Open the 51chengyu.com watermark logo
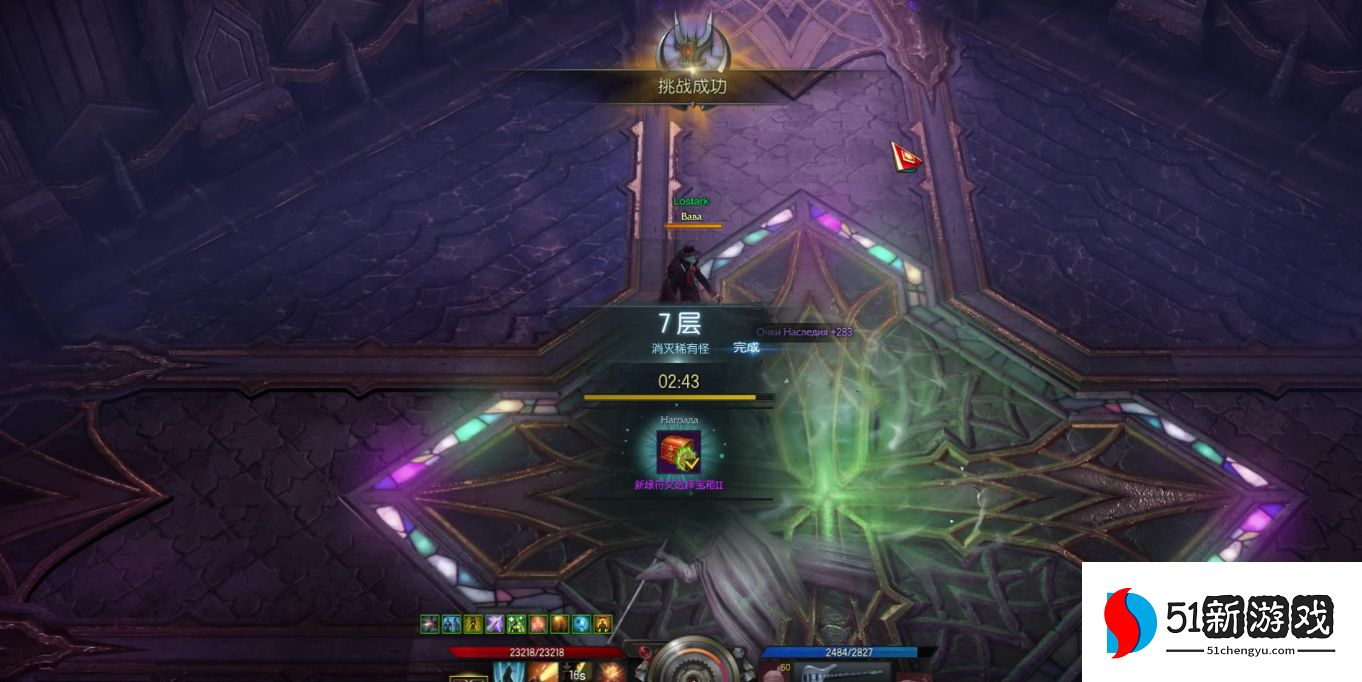 [1221, 622]
